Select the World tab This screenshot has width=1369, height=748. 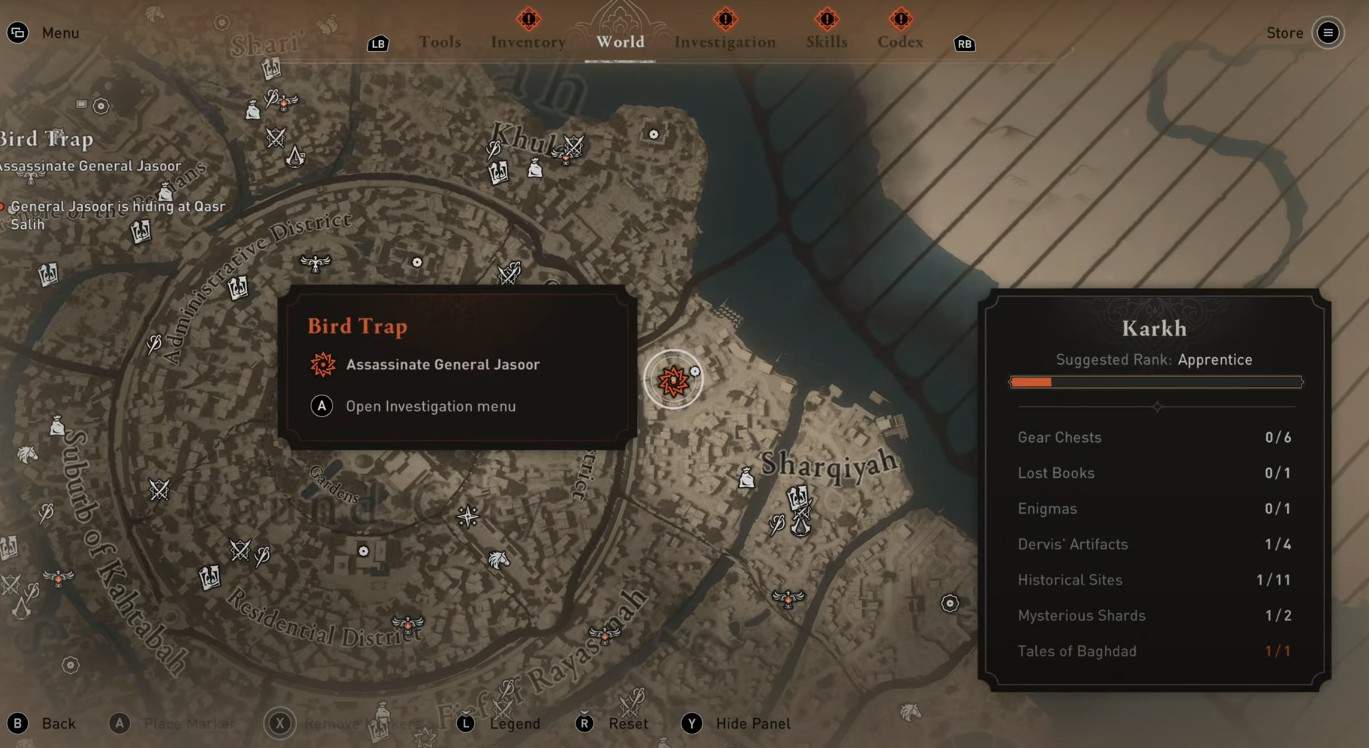(620, 42)
